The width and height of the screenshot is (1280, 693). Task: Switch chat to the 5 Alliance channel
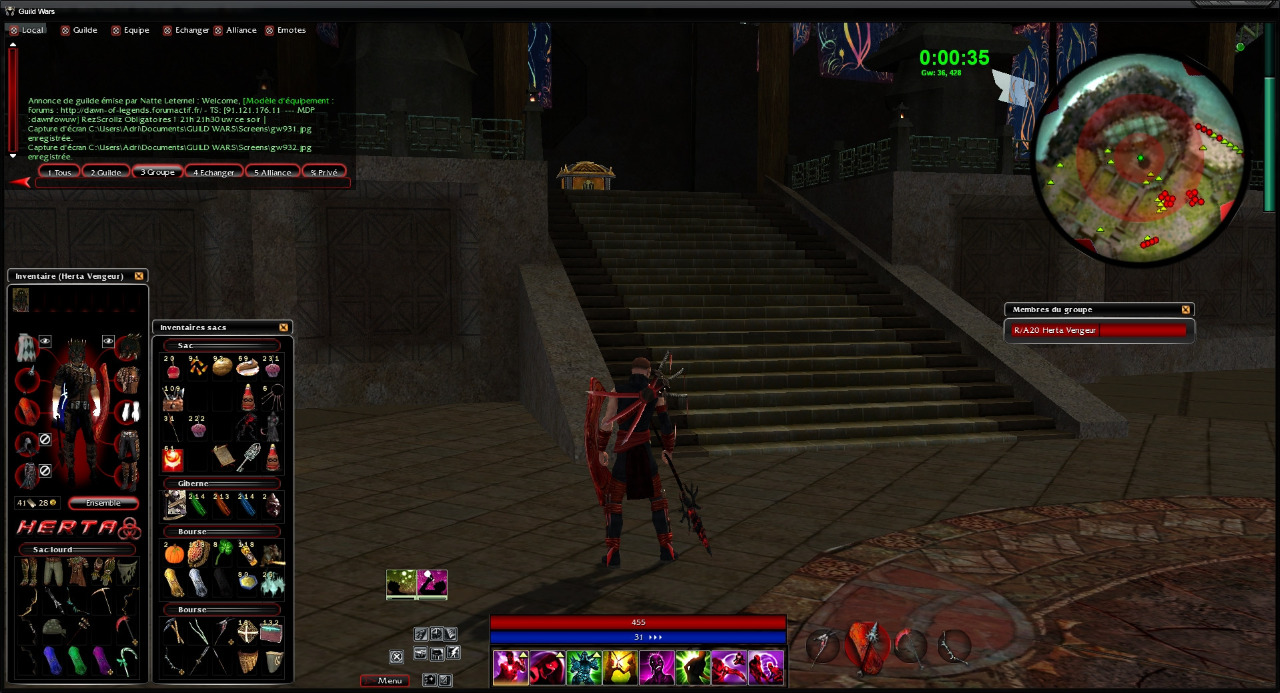(x=272, y=172)
